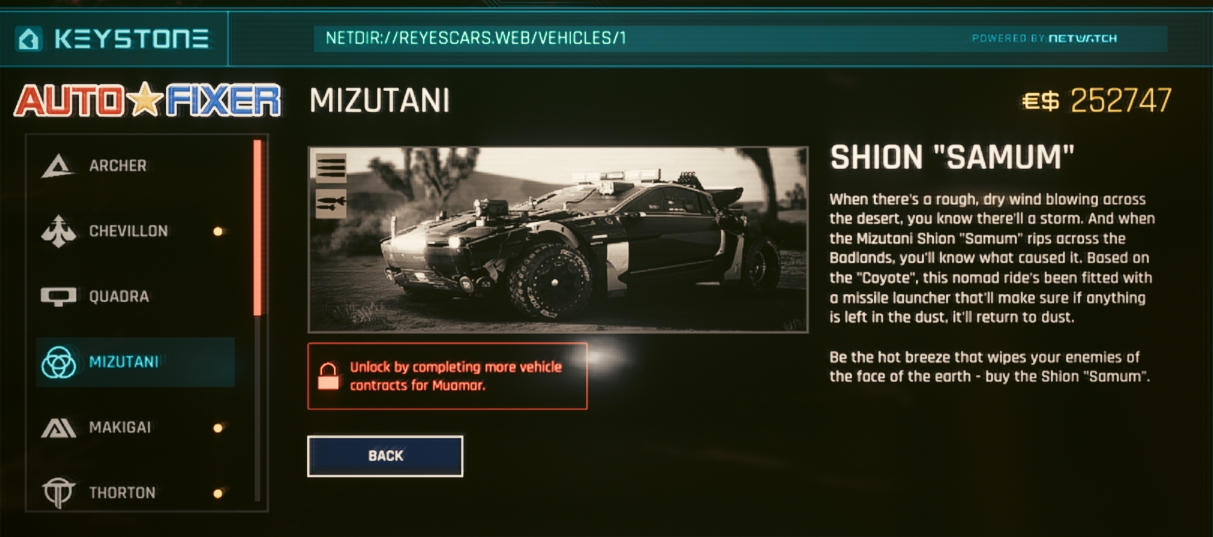Click the missile launcher icon on photo

[x=331, y=203]
